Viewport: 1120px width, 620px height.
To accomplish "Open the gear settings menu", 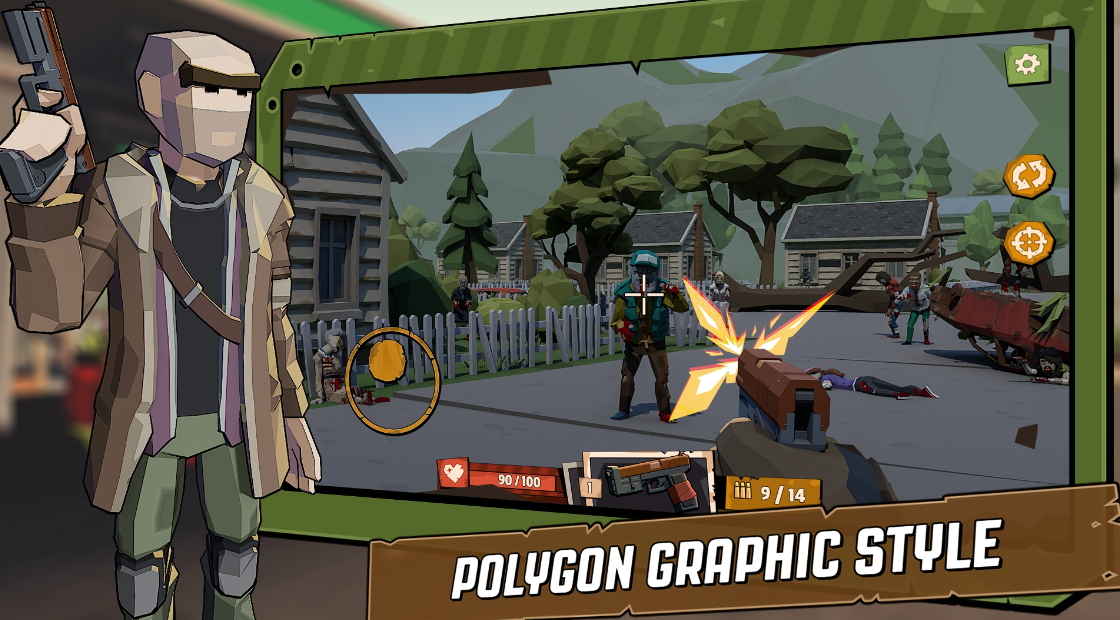I will (1027, 65).
